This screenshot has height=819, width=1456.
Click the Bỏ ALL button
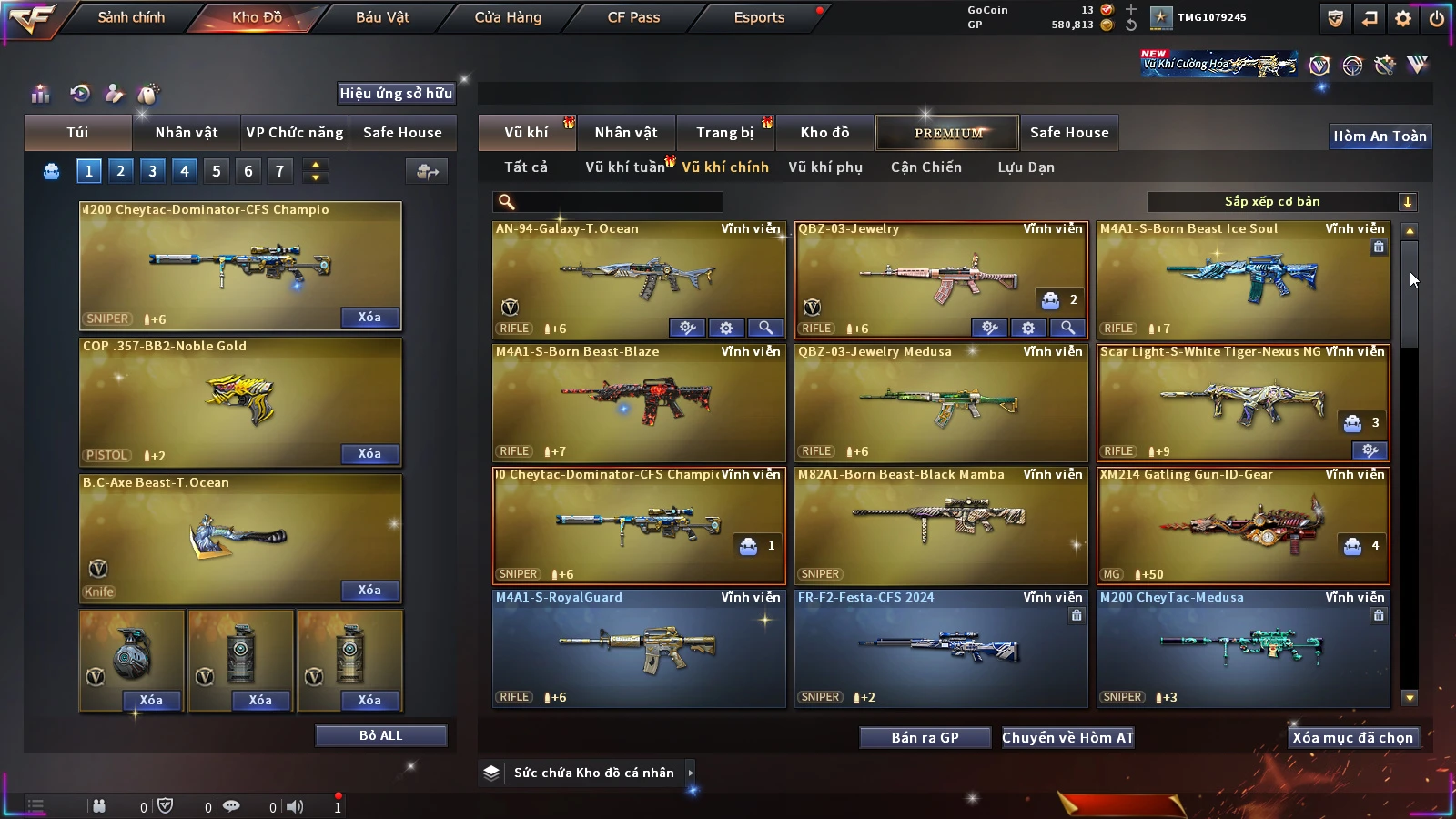(x=380, y=735)
